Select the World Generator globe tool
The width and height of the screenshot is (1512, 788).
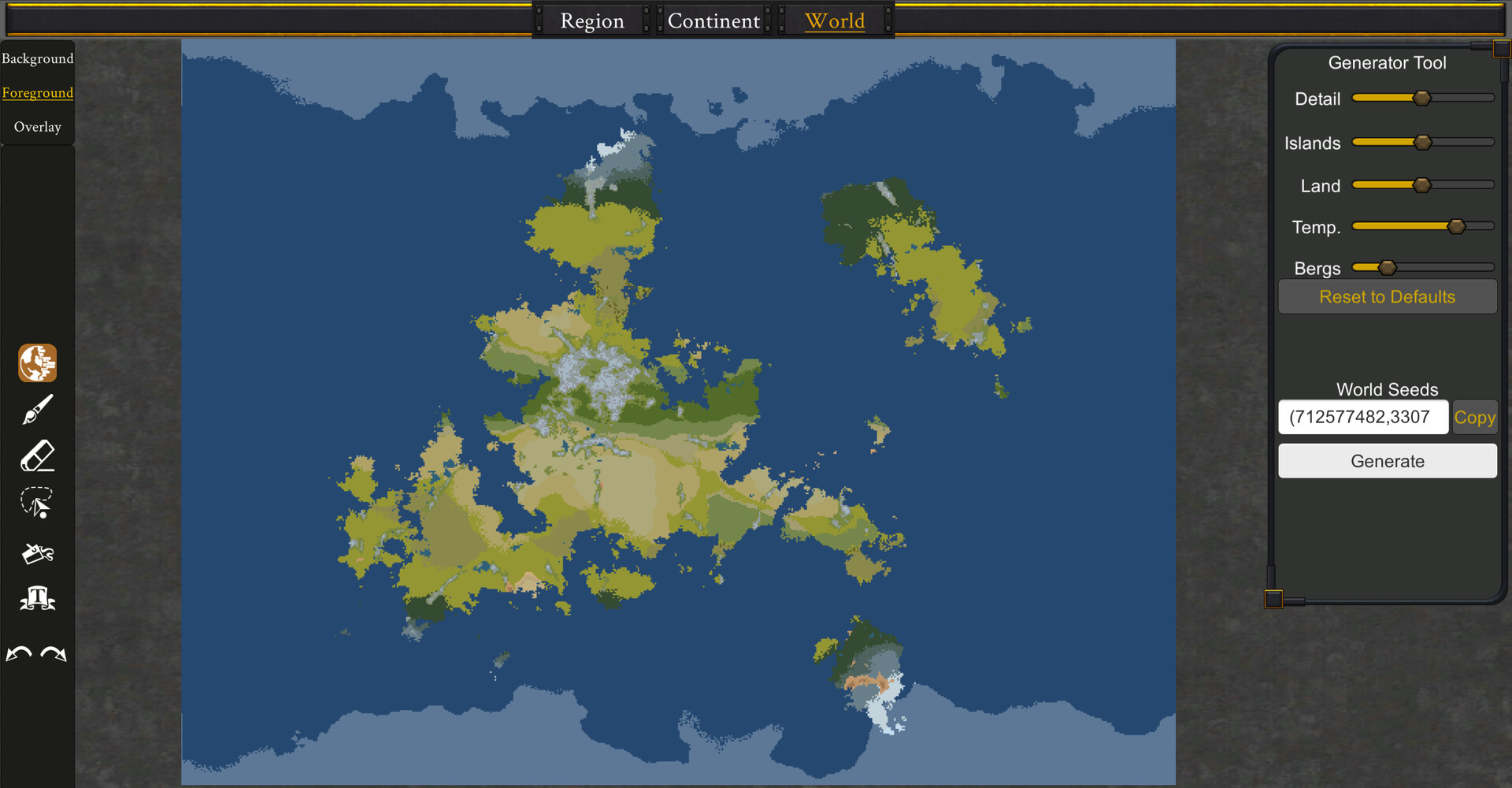tap(36, 362)
